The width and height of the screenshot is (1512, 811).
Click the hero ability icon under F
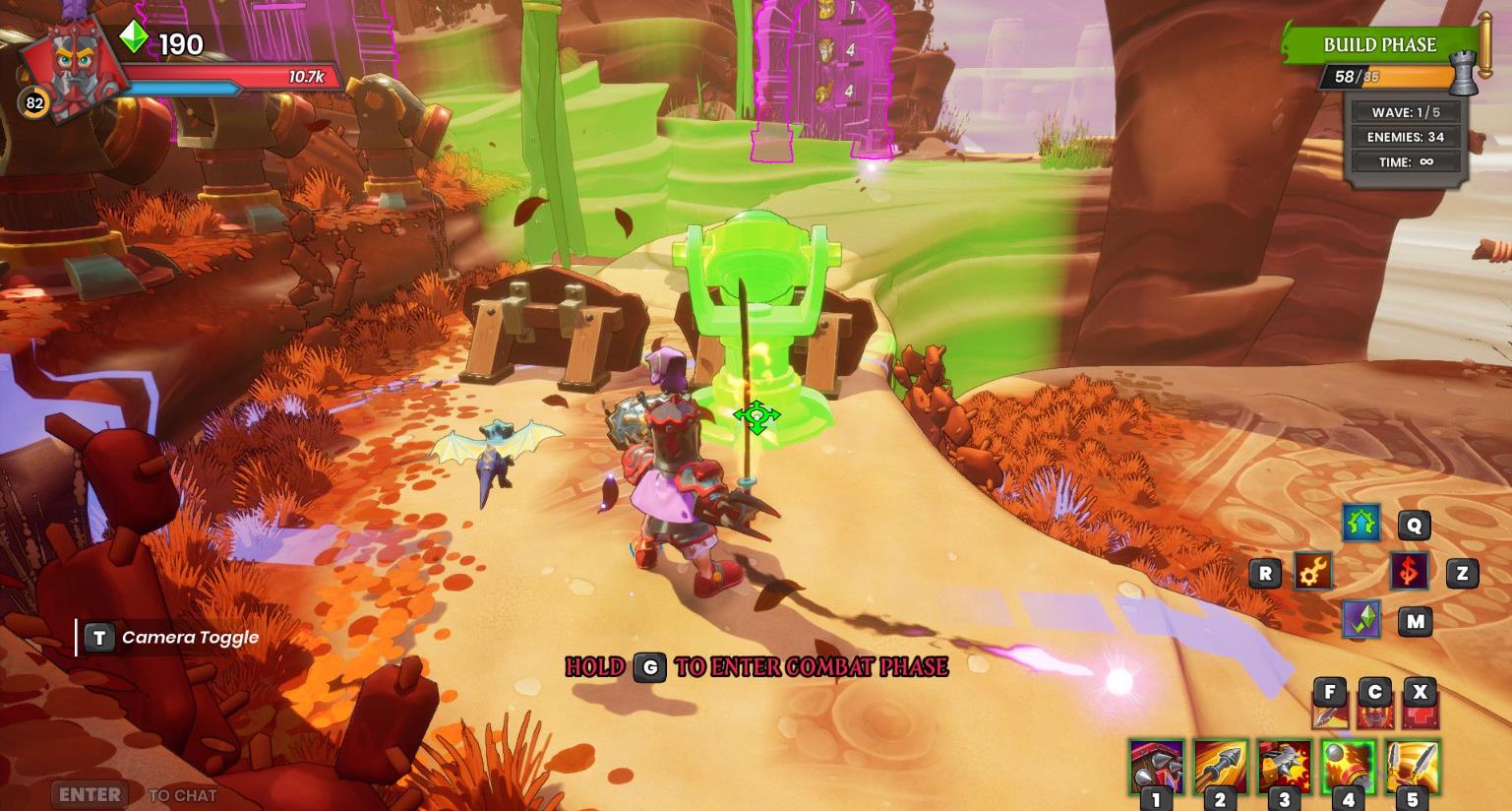1330,705
